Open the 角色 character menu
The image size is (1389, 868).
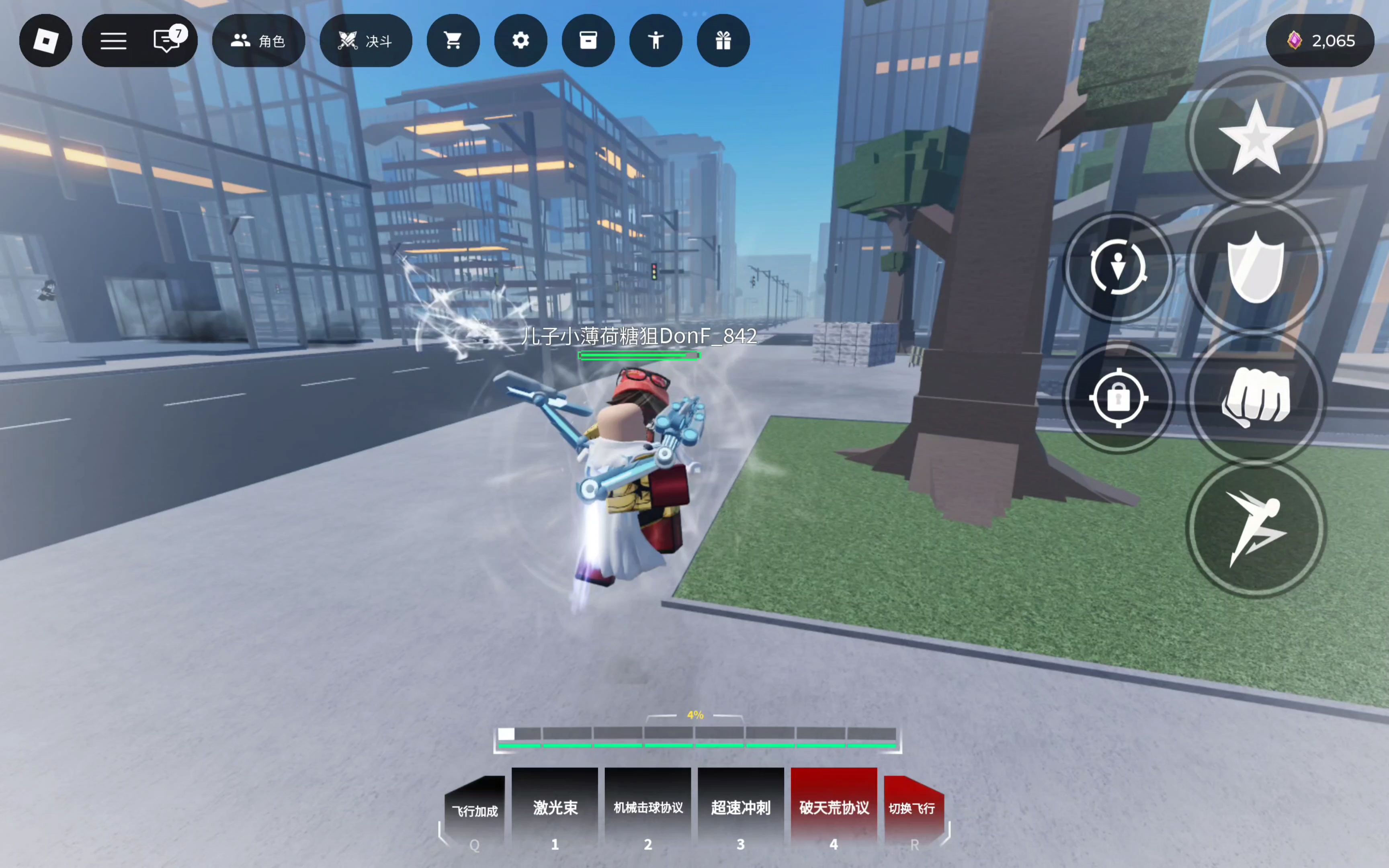pos(258,41)
